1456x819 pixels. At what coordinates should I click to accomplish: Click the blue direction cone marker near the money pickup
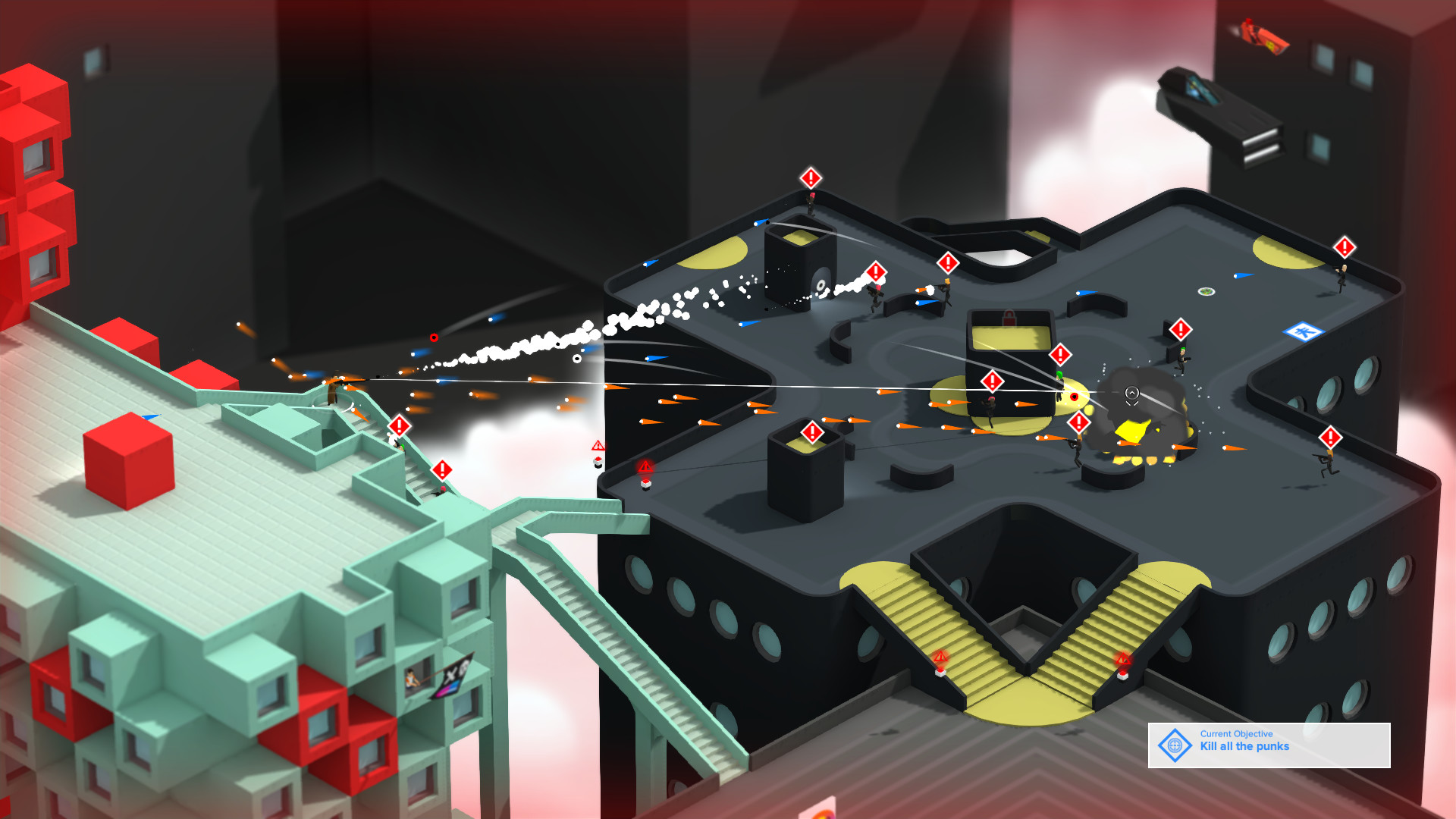(1244, 276)
